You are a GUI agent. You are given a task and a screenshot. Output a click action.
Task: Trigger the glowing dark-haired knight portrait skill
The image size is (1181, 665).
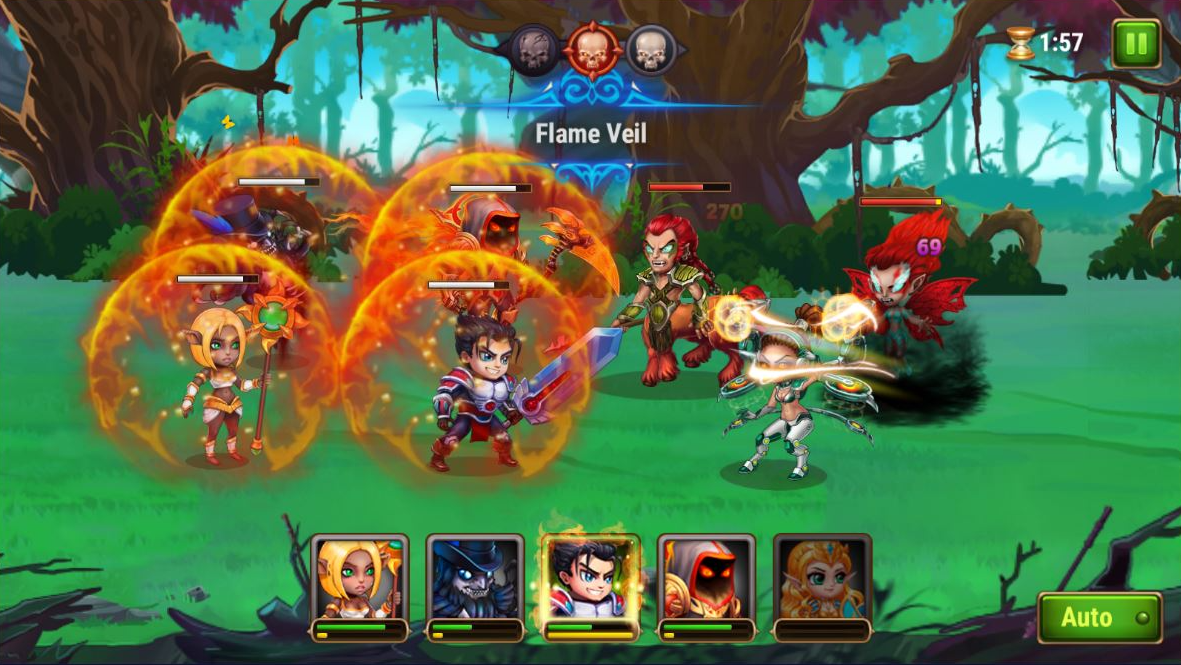click(590, 580)
